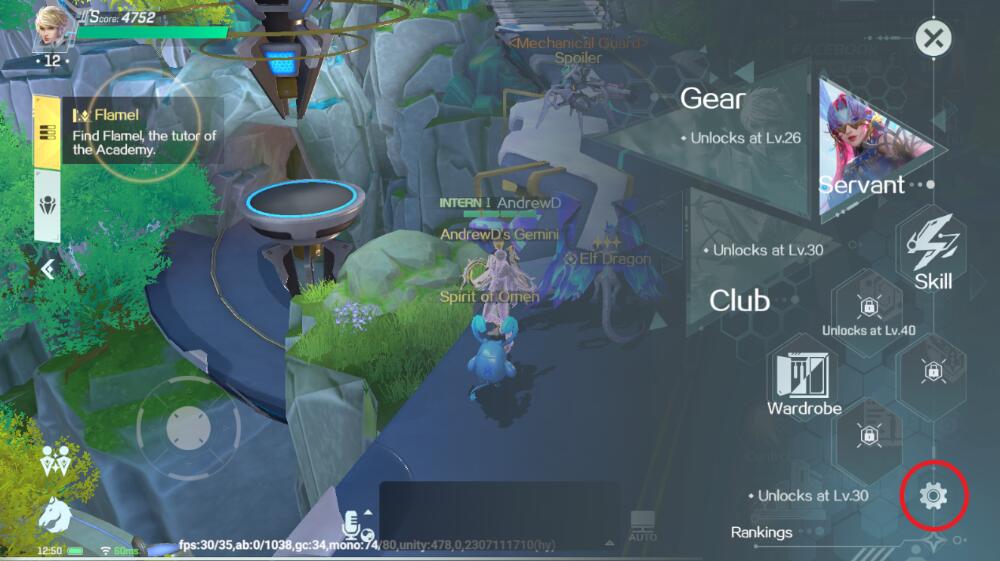The height and width of the screenshot is (561, 1000).
Task: Collapse the quest panel with the arrow
Action: coord(47,268)
